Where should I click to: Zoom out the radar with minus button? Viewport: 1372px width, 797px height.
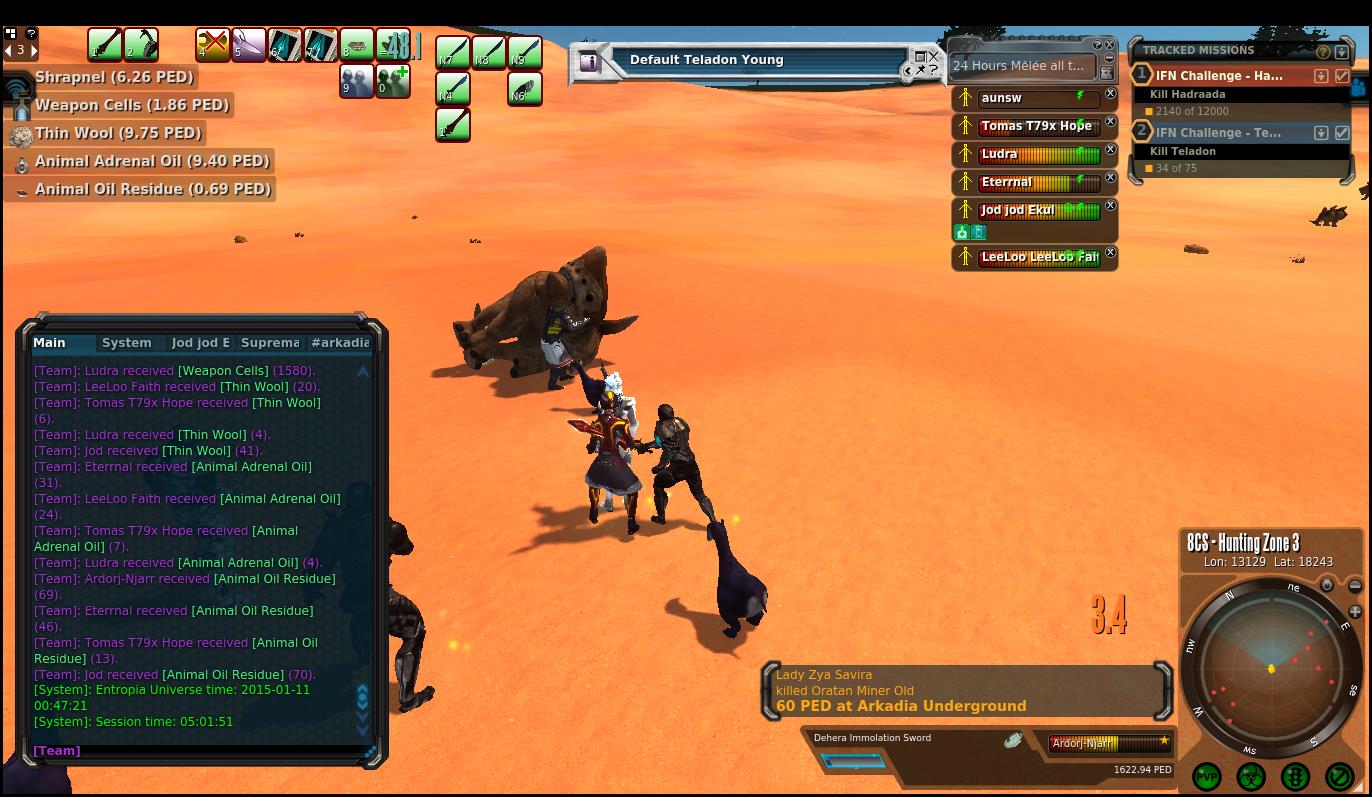tap(1355, 586)
